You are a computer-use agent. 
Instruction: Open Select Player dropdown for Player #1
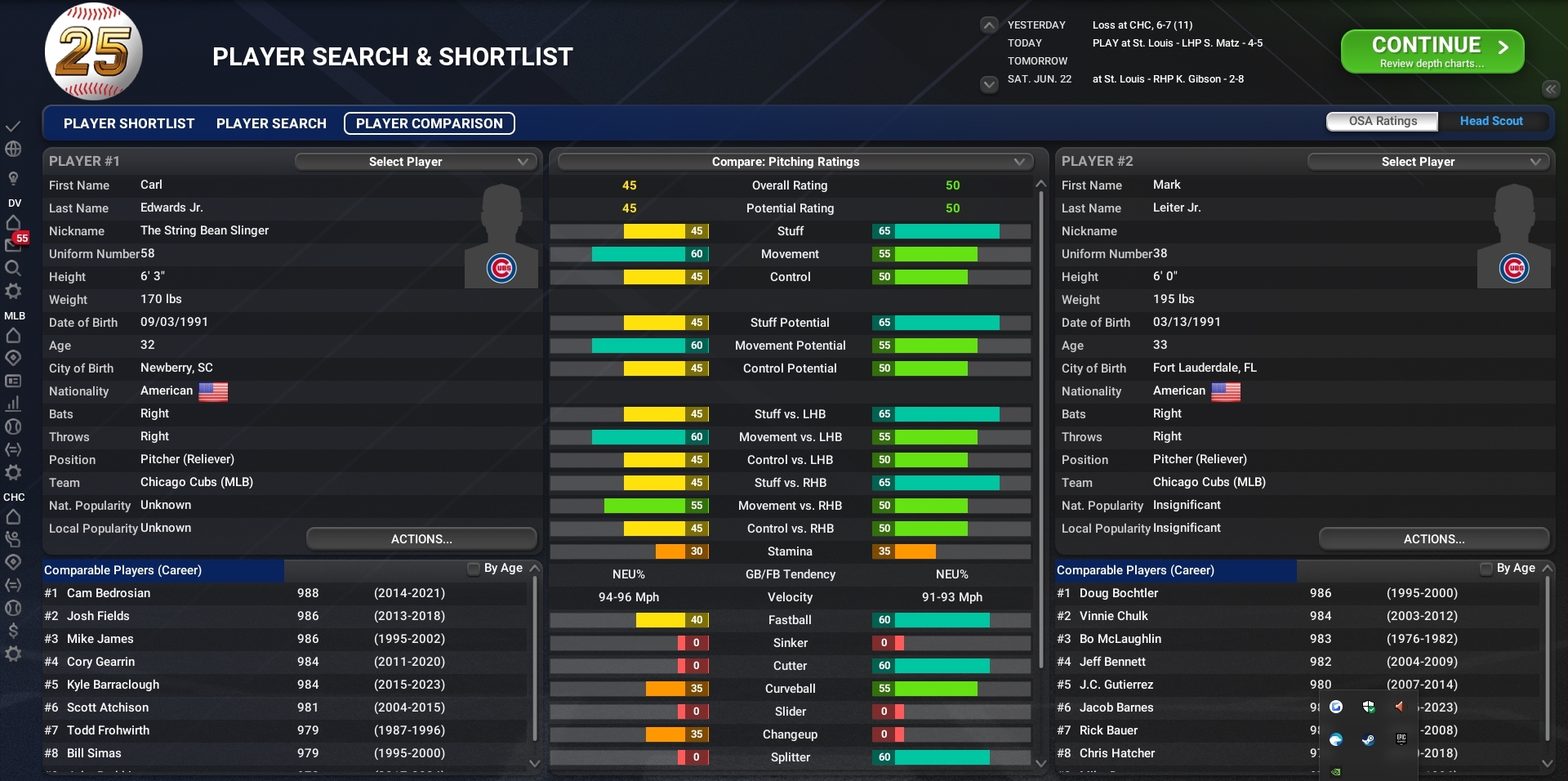pos(416,161)
